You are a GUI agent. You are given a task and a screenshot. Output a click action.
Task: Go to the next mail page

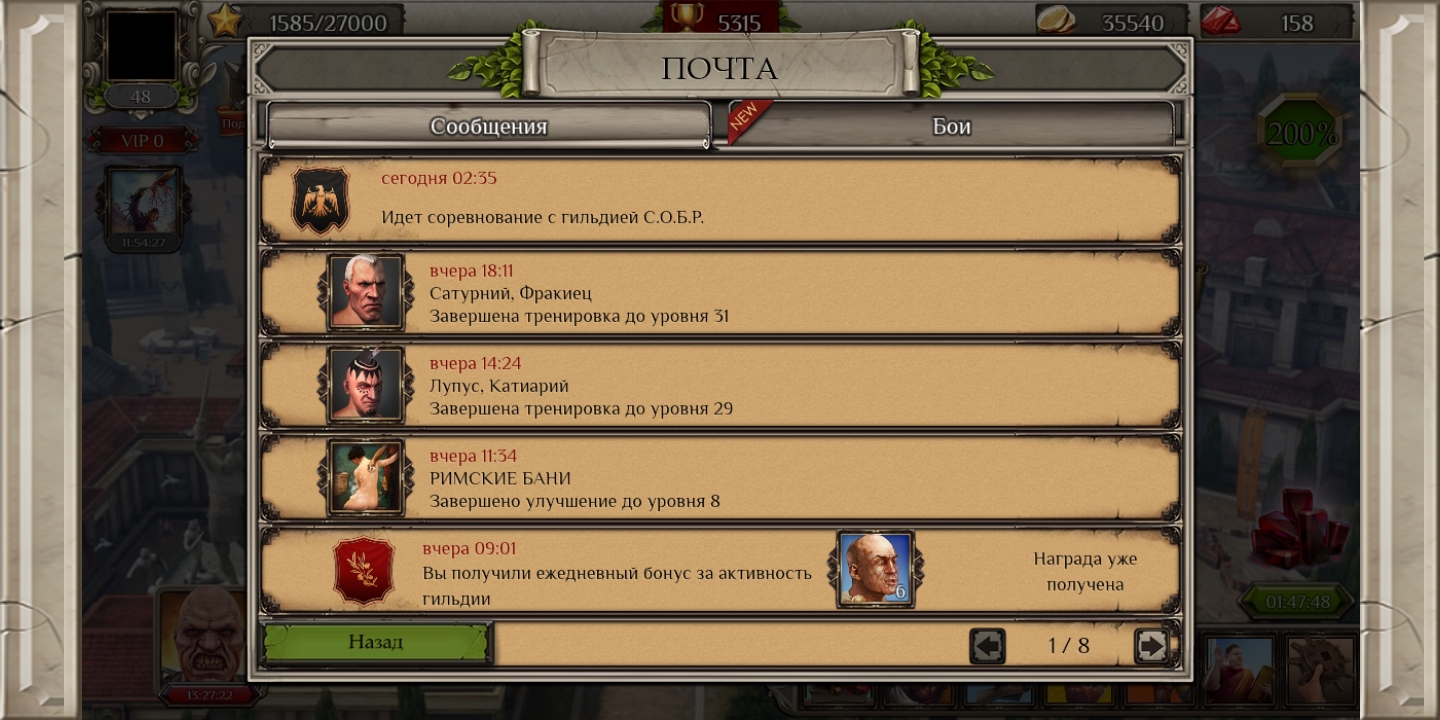[x=1151, y=646]
